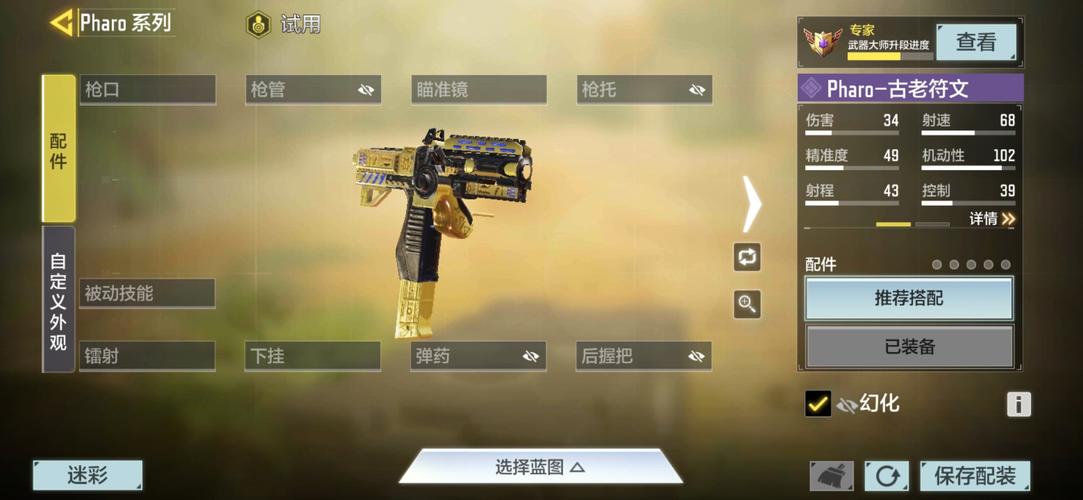Image resolution: width=1083 pixels, height=500 pixels.
Task: Select the 下挂 underbarrel slot
Action: tap(312, 356)
